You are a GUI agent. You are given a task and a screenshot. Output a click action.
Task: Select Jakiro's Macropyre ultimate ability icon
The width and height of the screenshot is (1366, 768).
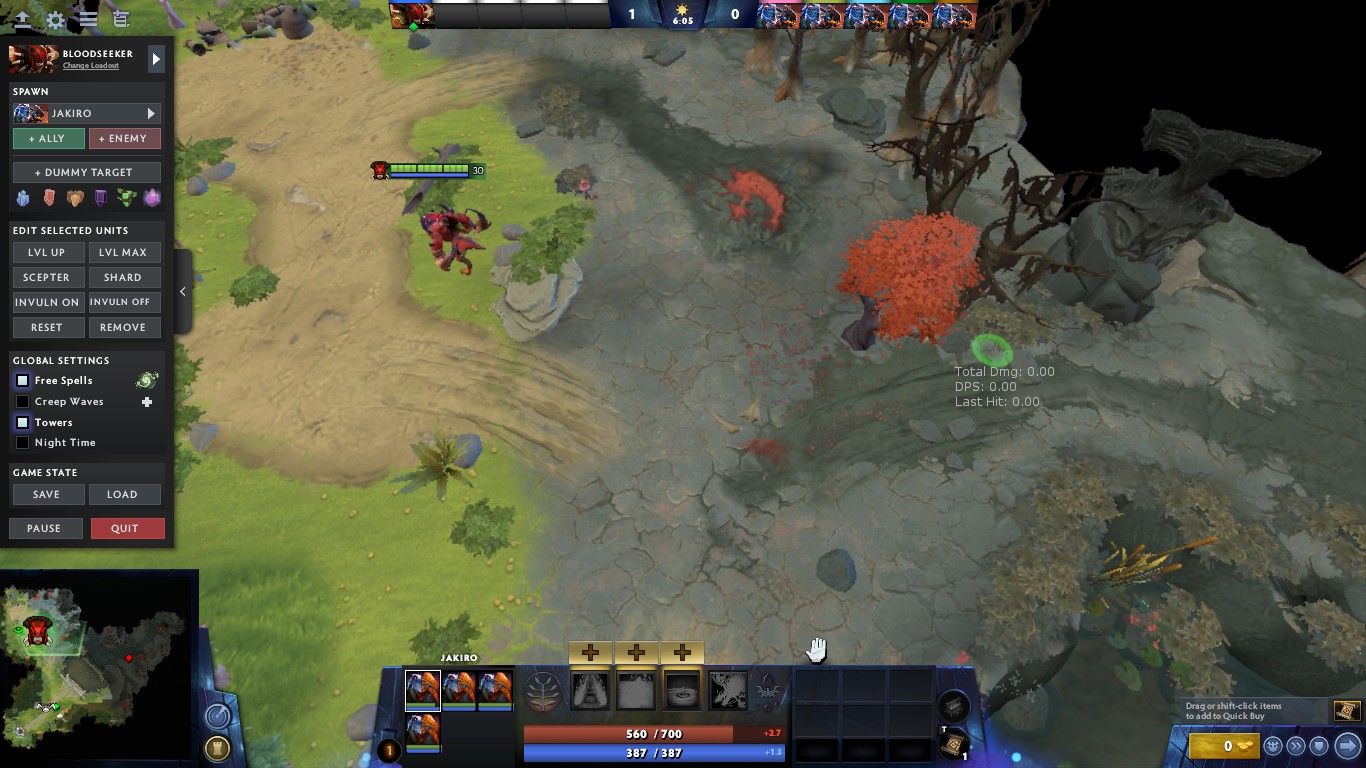[x=728, y=689]
